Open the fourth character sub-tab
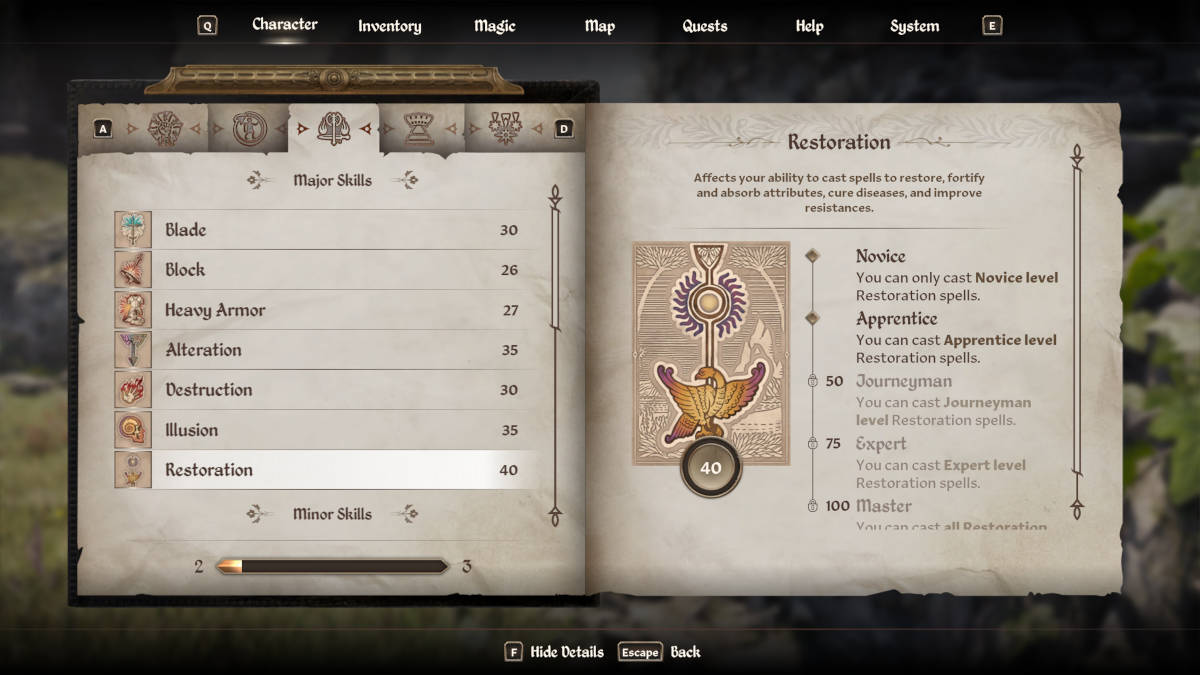Viewport: 1200px width, 675px height. point(419,128)
